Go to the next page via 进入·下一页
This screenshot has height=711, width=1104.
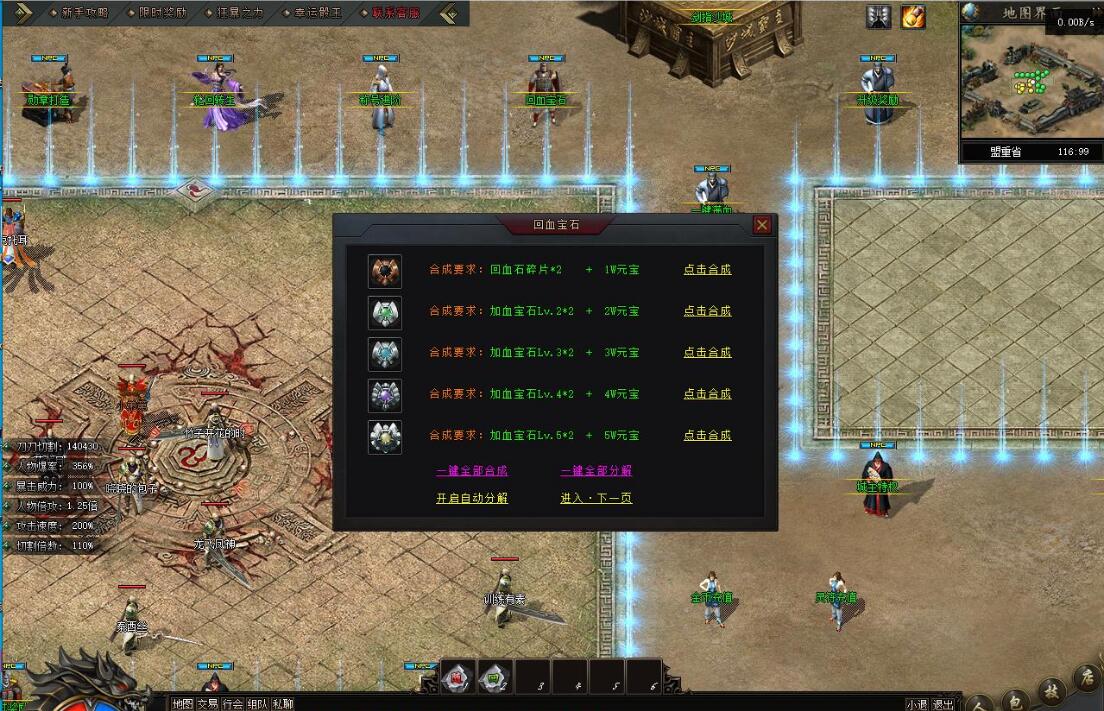596,498
